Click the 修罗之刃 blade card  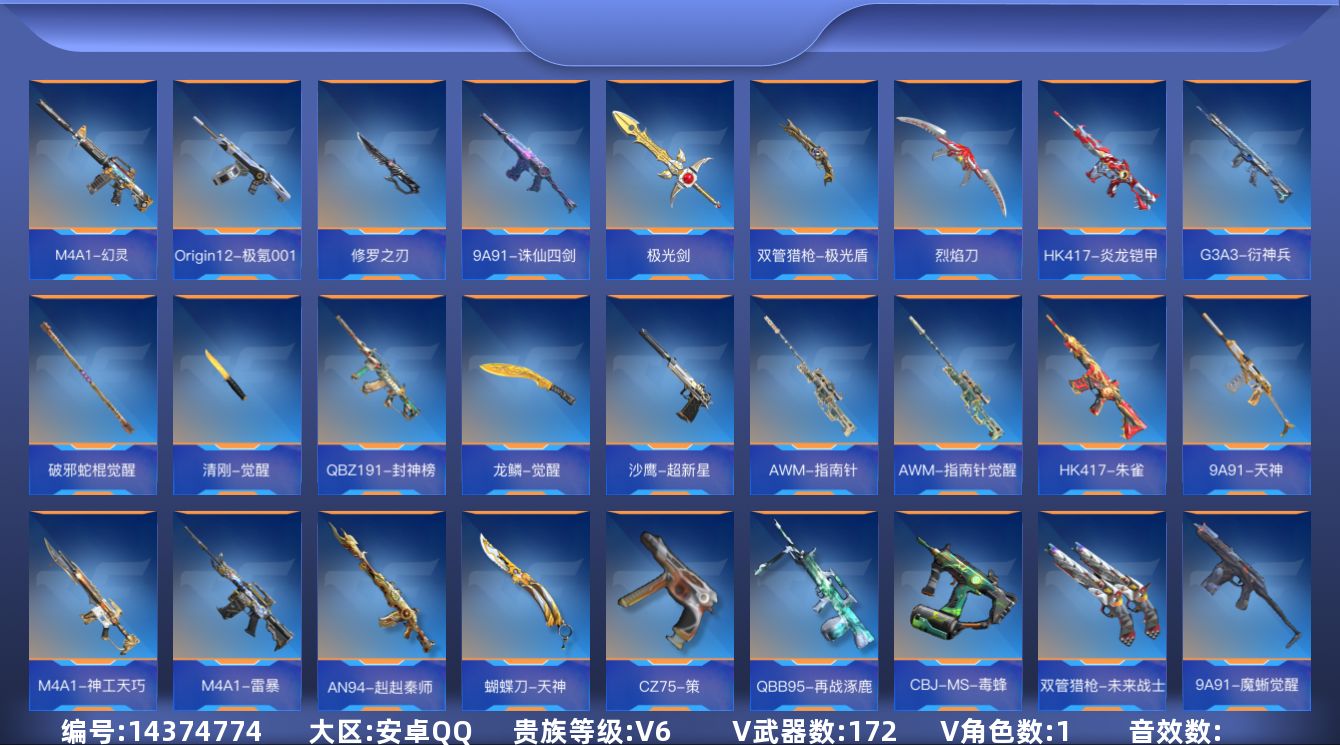coord(381,170)
